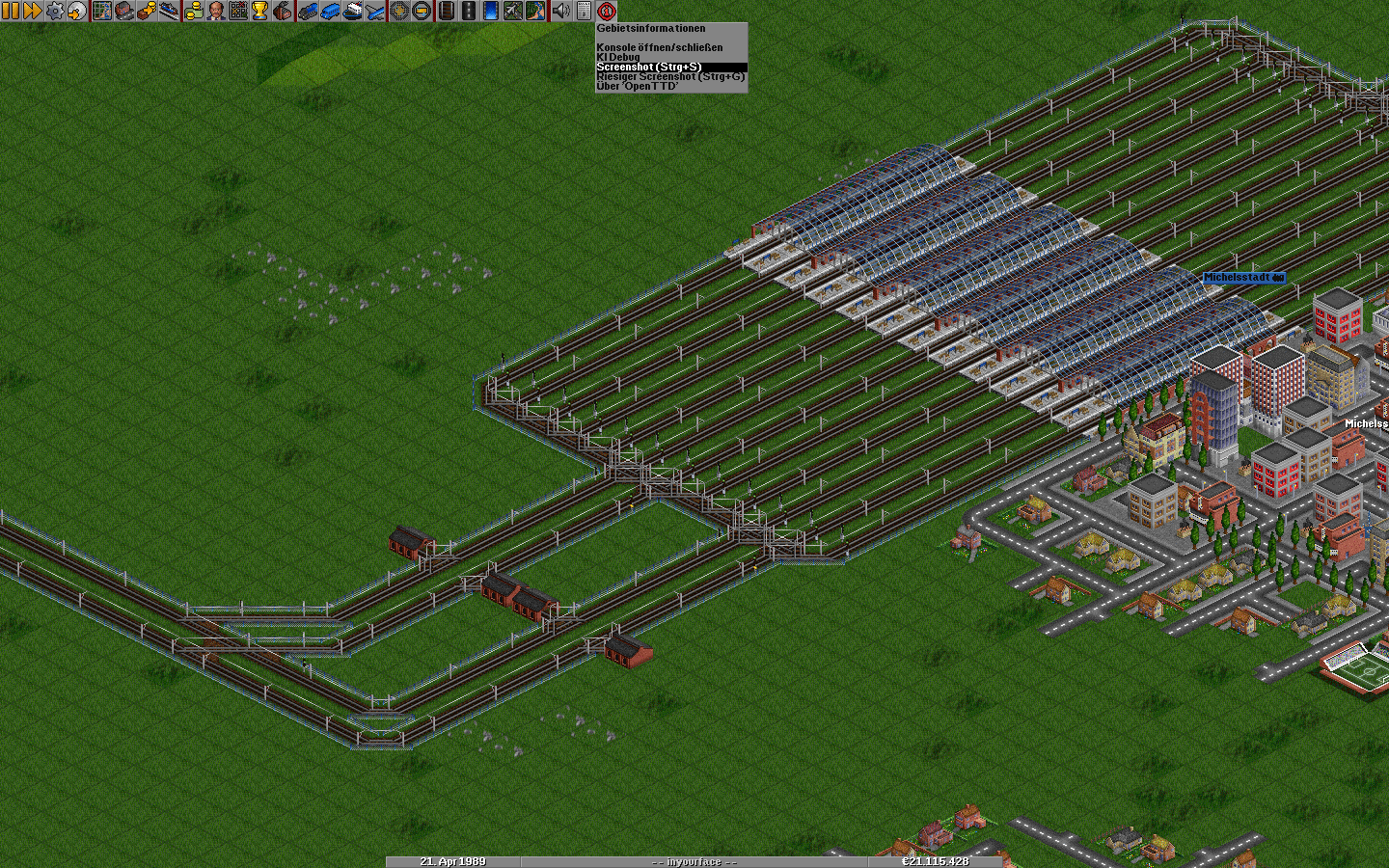
Task: Show the world map
Action: [102, 11]
